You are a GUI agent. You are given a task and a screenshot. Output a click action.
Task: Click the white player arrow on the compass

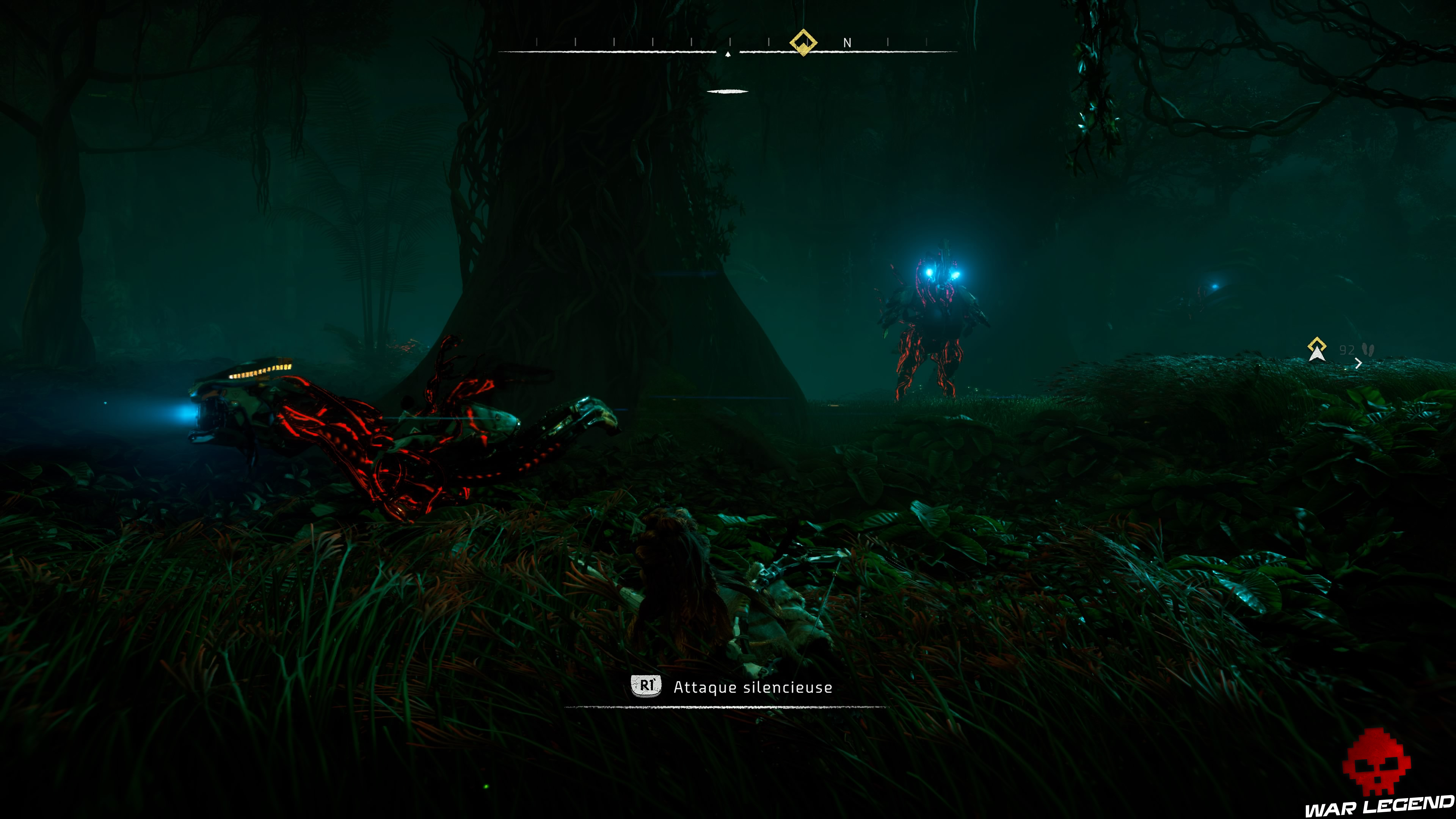point(728,55)
